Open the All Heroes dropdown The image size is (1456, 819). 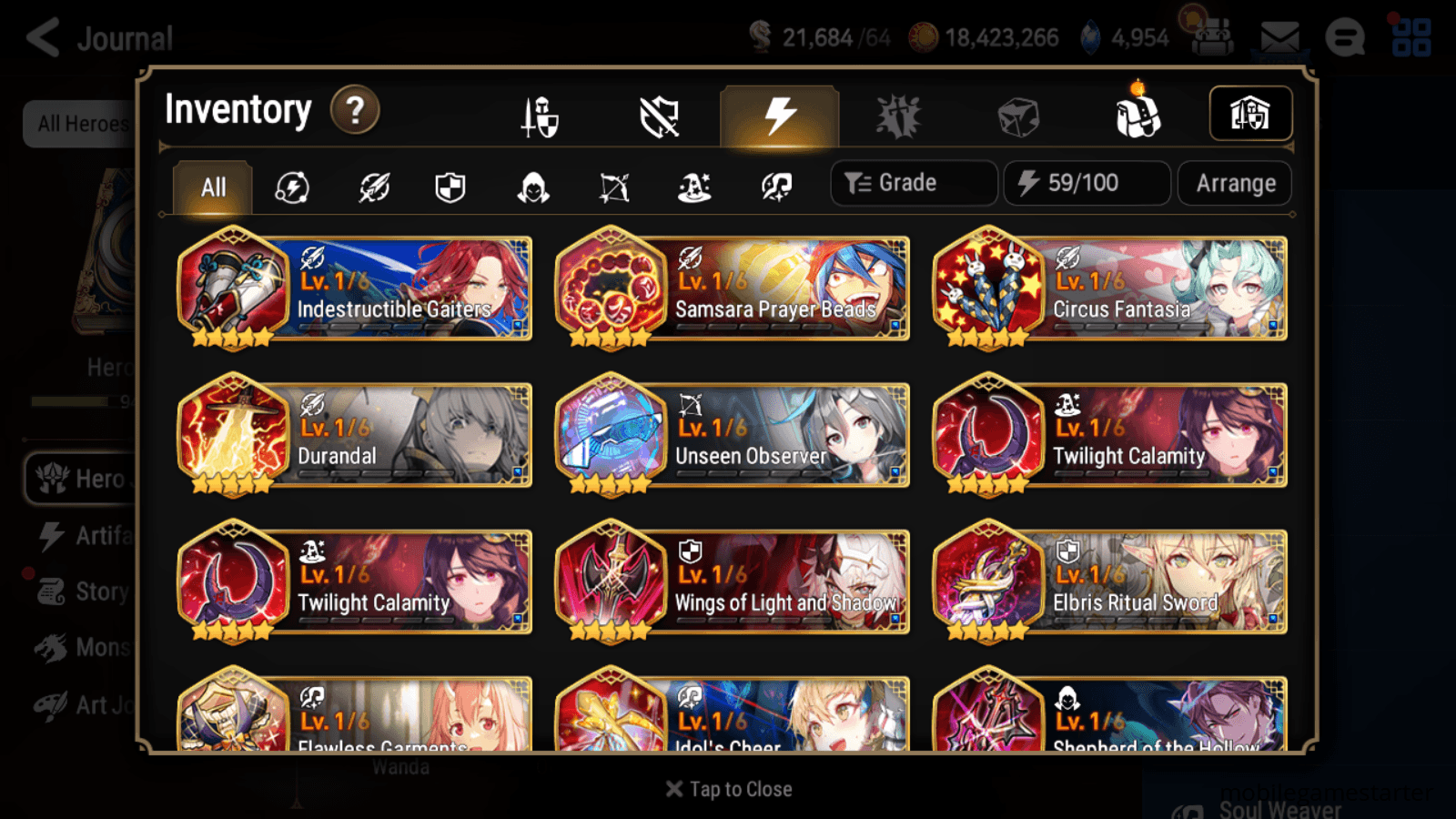tap(80, 125)
